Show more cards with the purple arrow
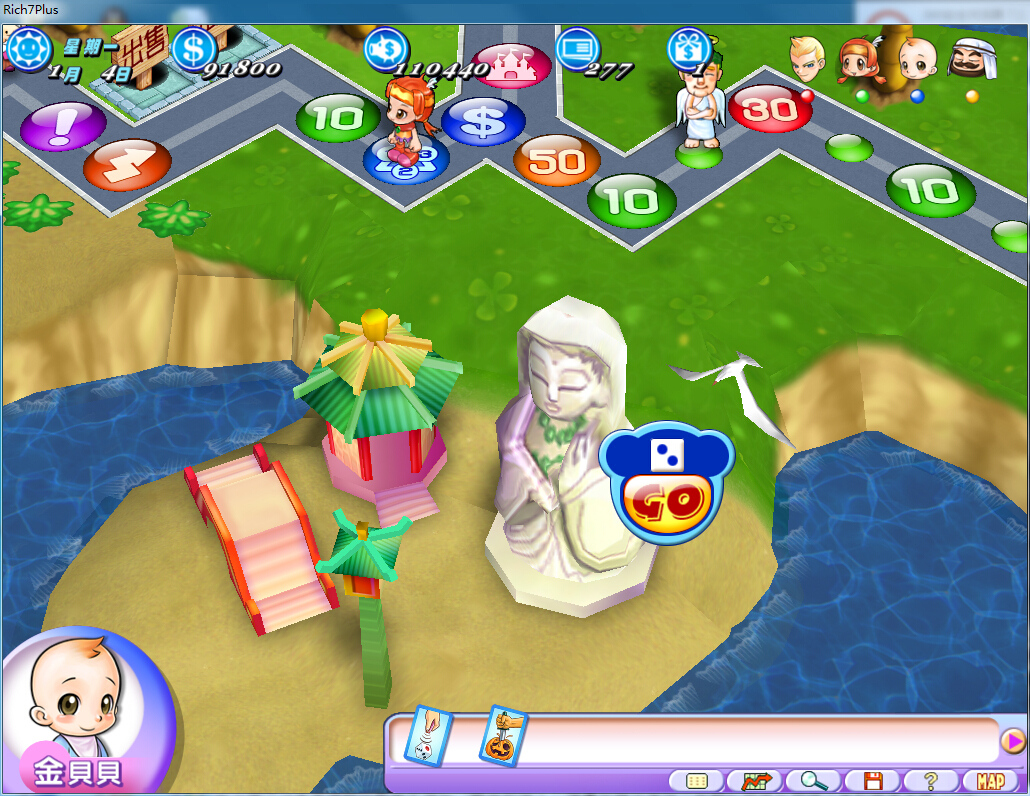Viewport: 1030px width, 796px height. coord(1012,741)
